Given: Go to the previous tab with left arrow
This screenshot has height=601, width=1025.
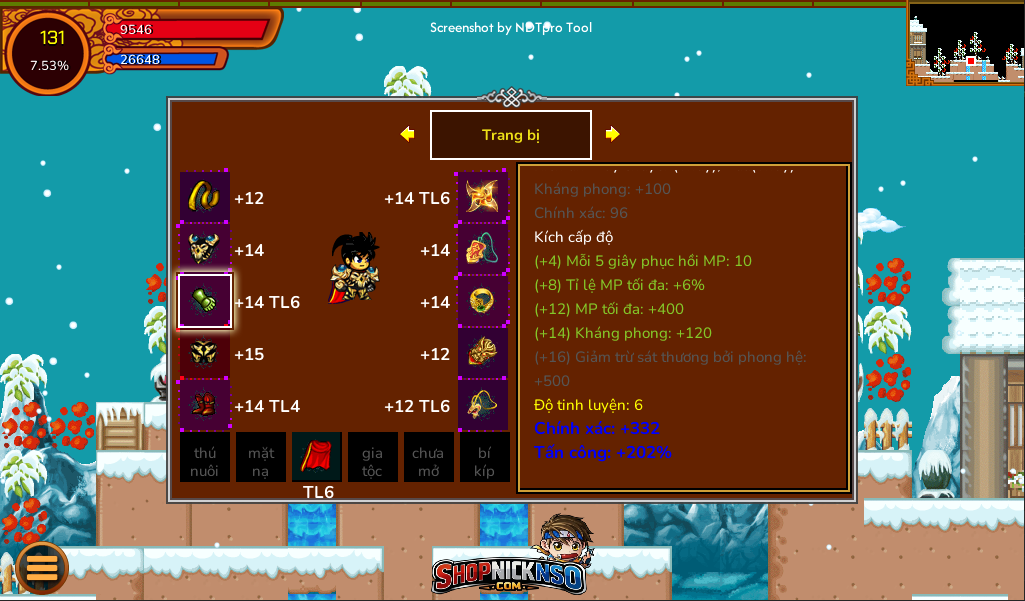Looking at the screenshot, I should pos(407,134).
